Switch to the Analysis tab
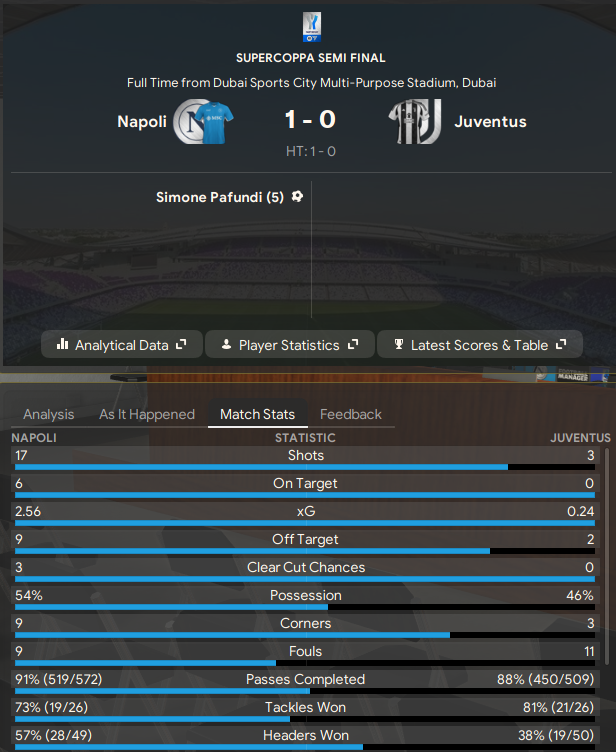Viewport: 616px width, 752px height. [49, 414]
